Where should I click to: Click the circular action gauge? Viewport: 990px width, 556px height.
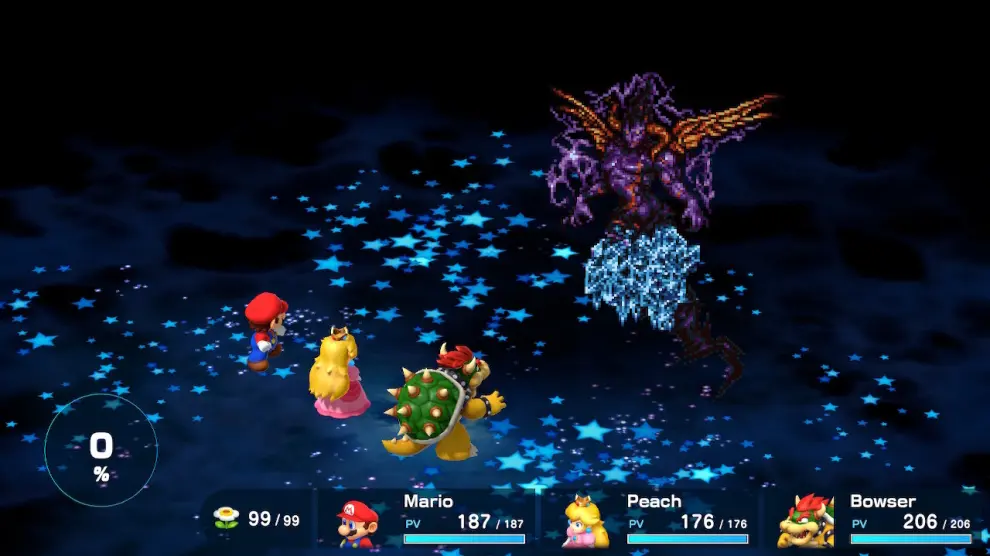pos(101,450)
